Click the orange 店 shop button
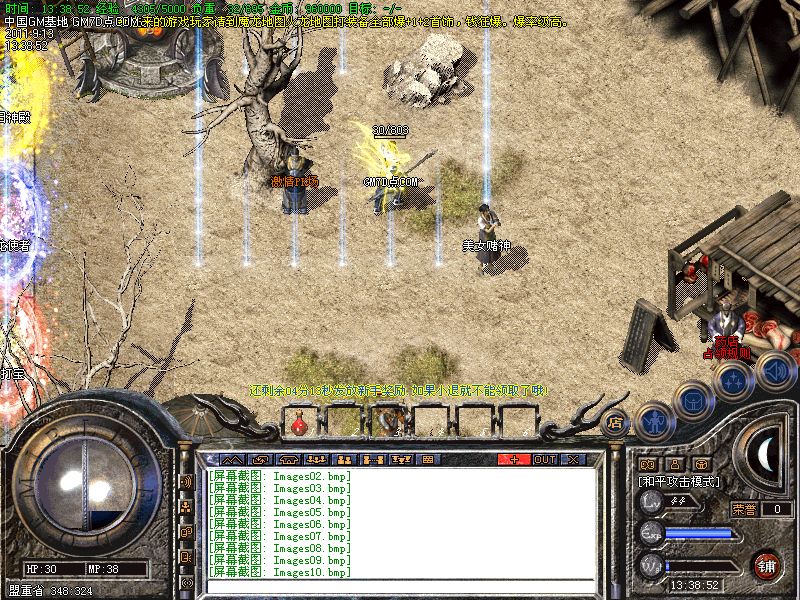Screen dimensions: 800x600 616,421
